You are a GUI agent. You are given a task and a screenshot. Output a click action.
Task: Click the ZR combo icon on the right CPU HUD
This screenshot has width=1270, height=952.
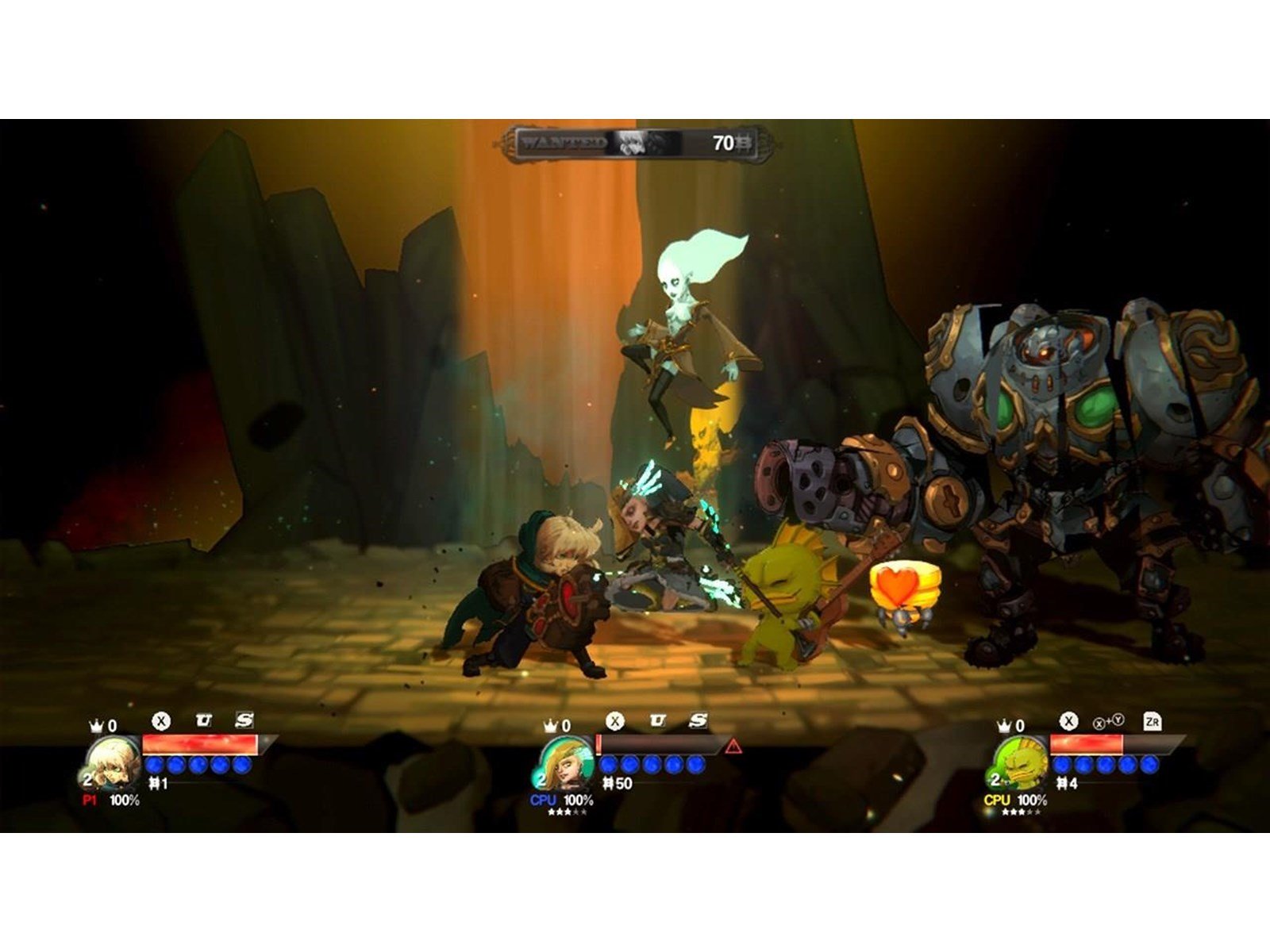[x=1153, y=721]
